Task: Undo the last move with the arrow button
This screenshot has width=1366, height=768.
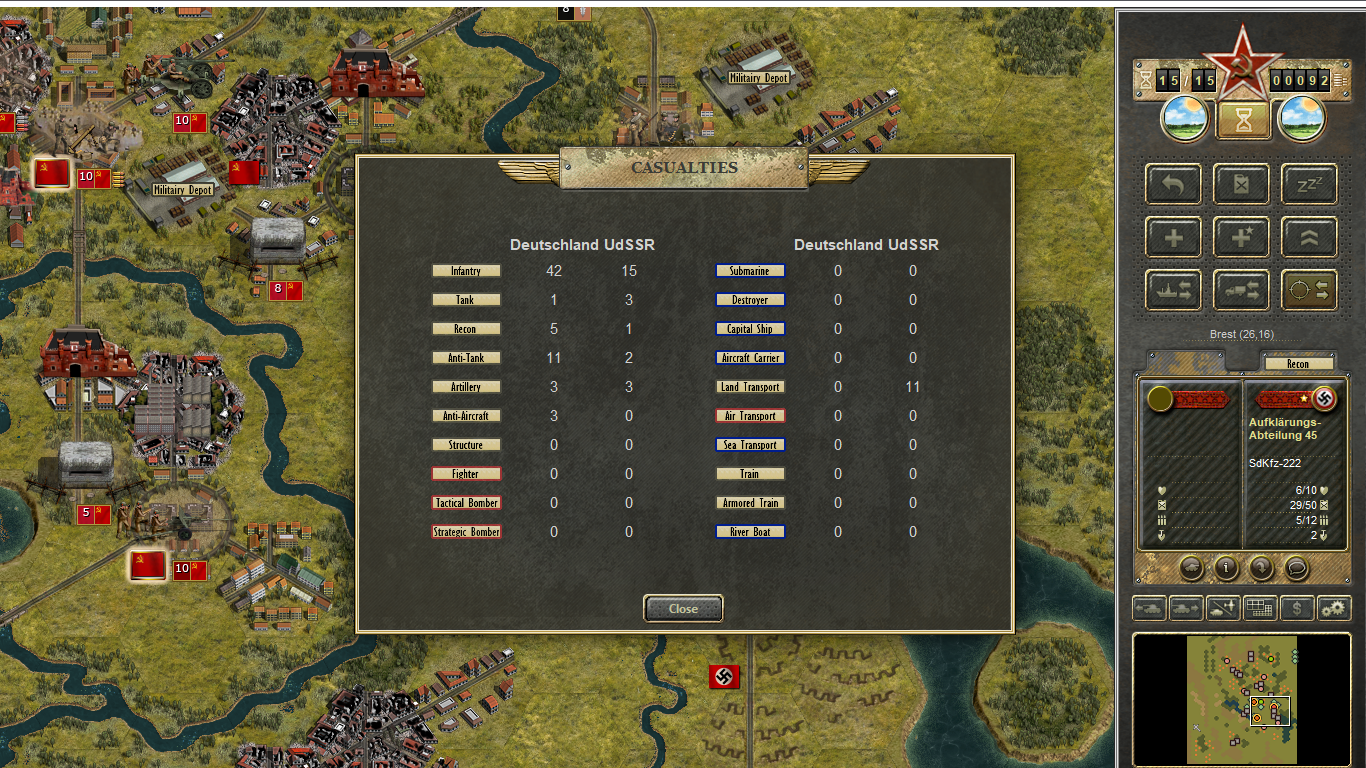Action: [1174, 185]
